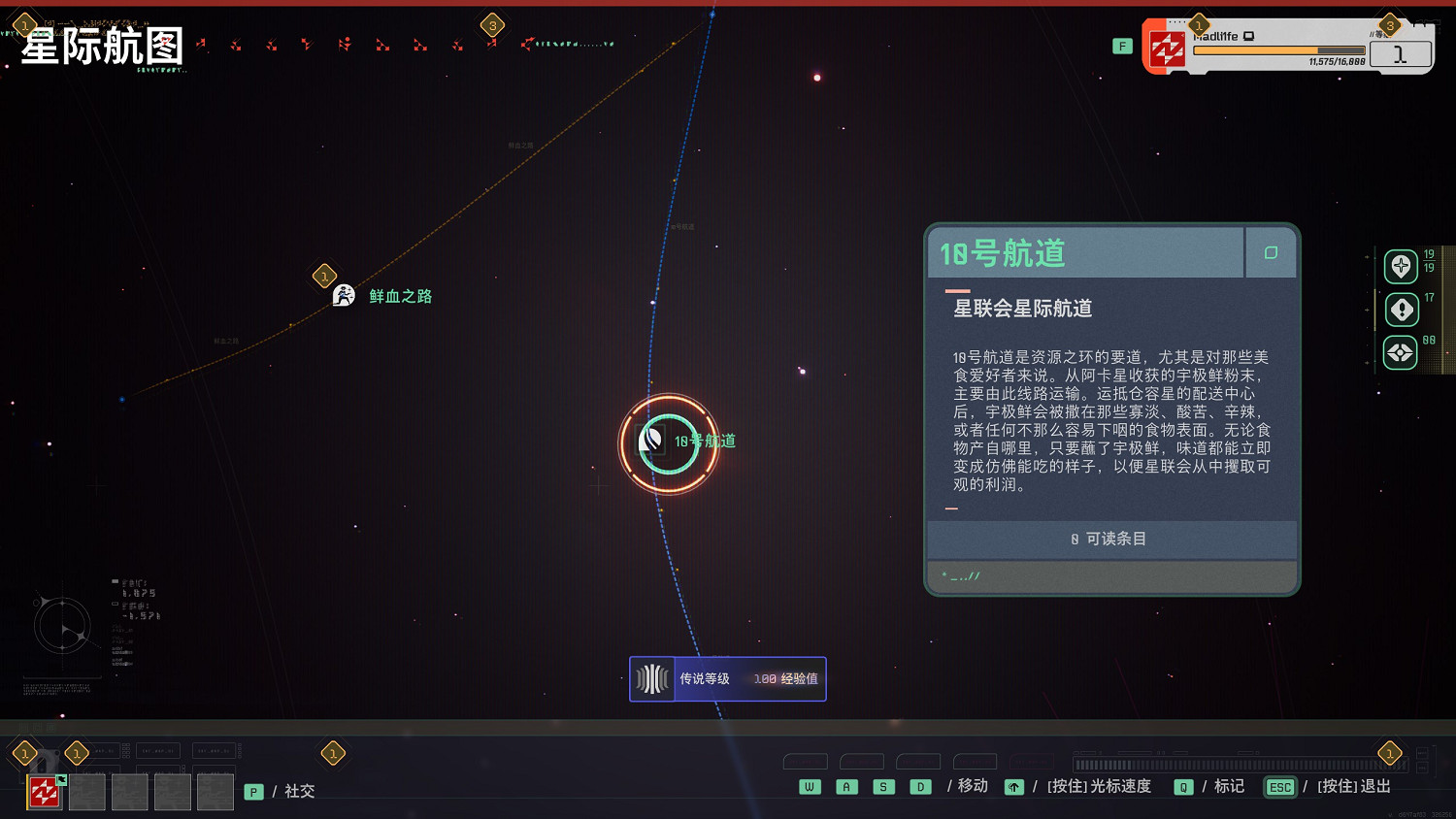Expand the diamond 1 badge on the 鲜血之路 marker
The height and width of the screenshot is (819, 1456).
[323, 276]
